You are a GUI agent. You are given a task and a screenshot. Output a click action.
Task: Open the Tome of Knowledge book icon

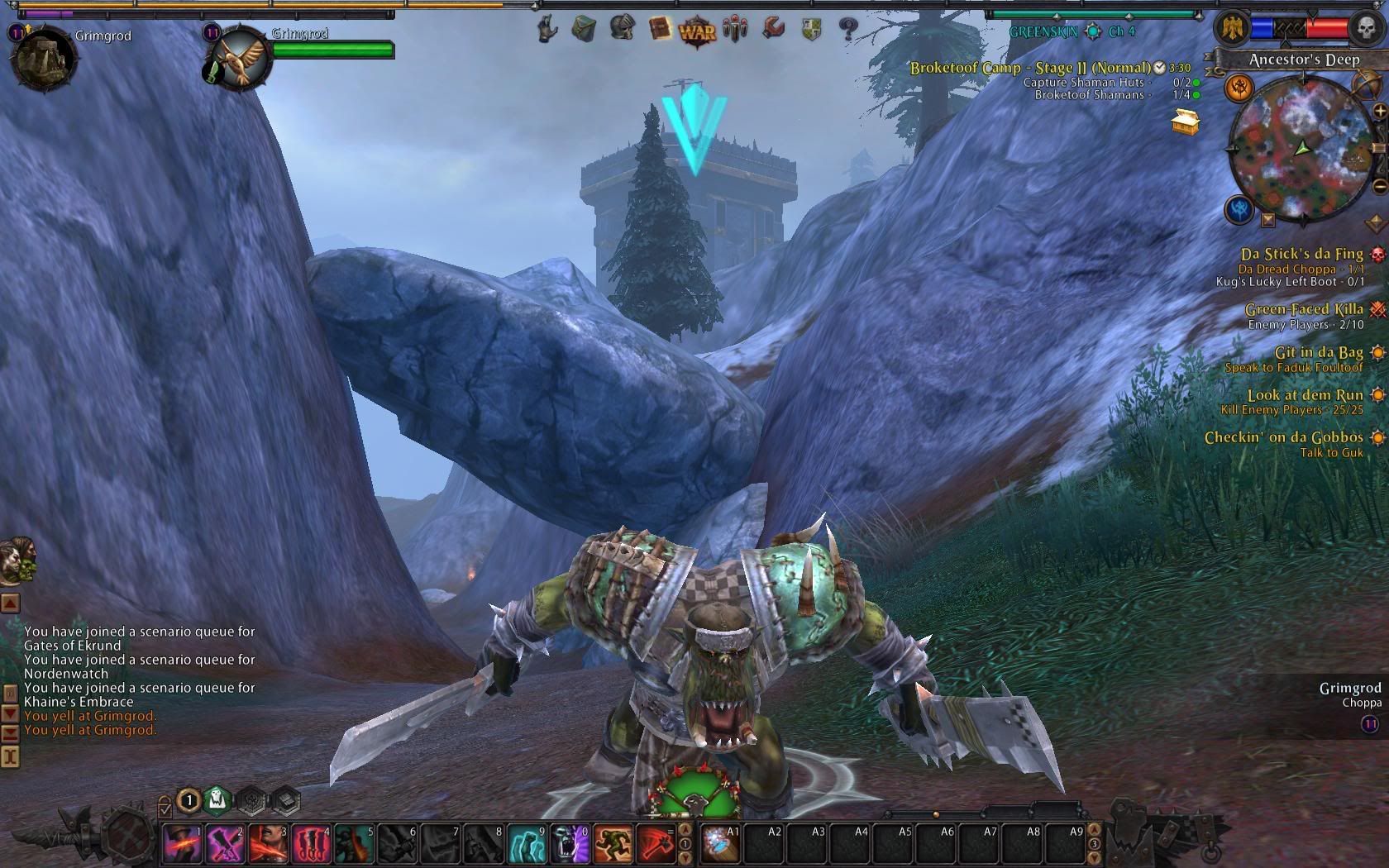pos(660,30)
